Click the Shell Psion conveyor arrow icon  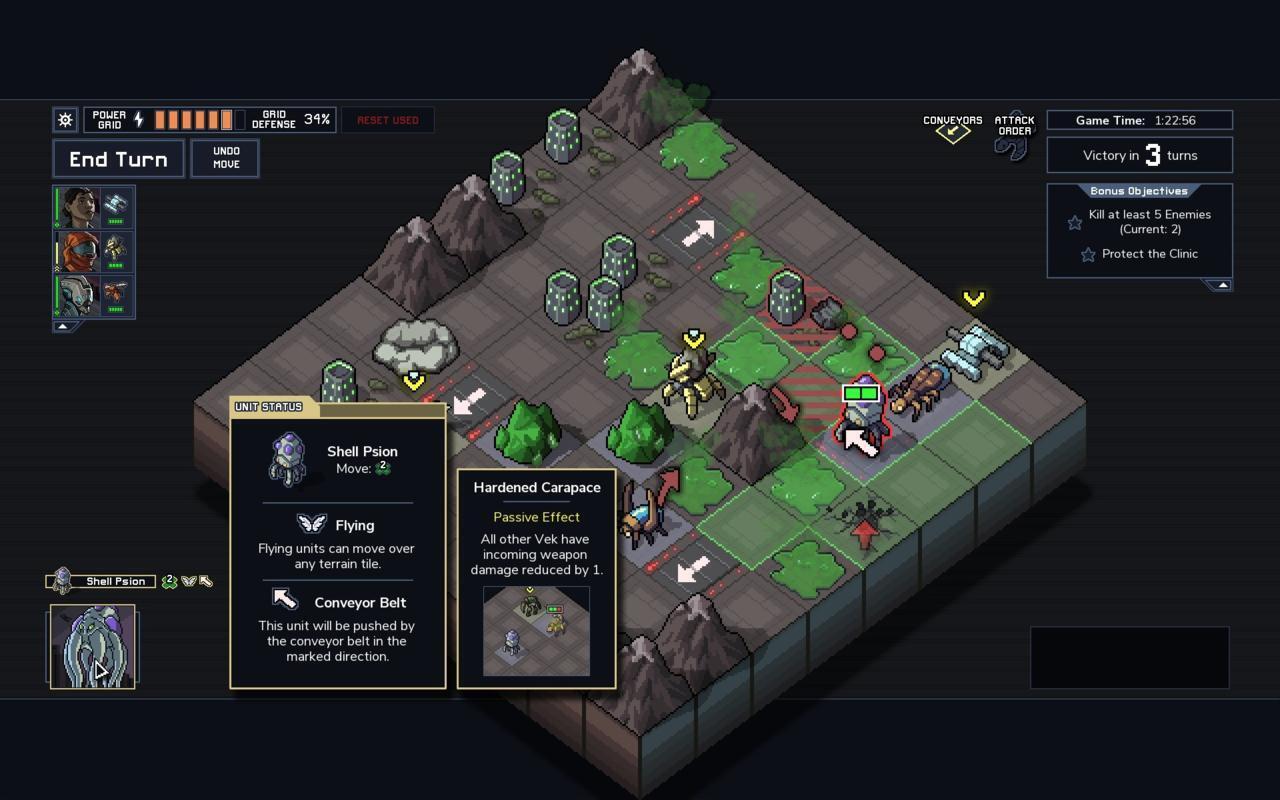[x=206, y=581]
